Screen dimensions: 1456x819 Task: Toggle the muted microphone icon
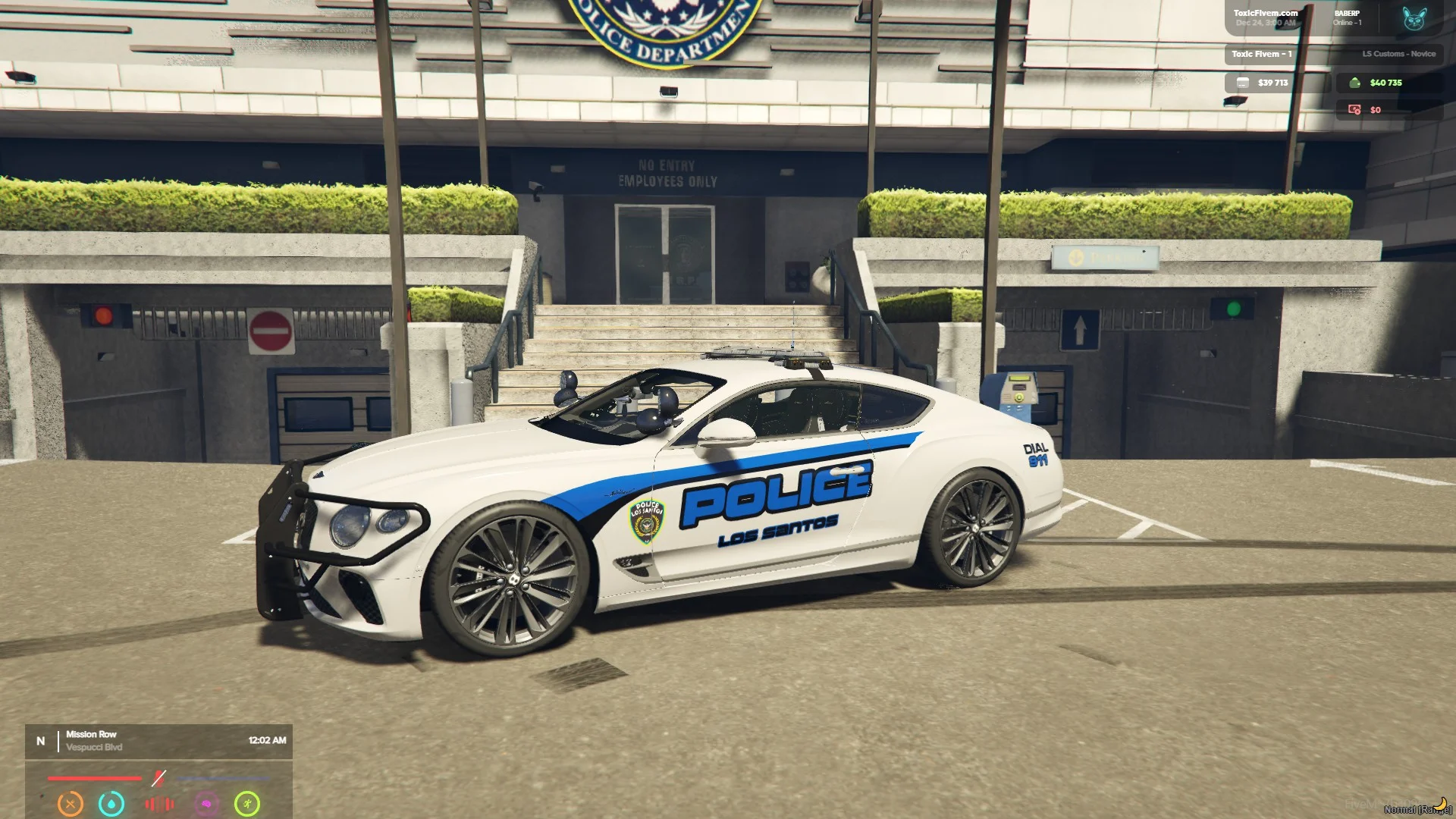coord(158,778)
